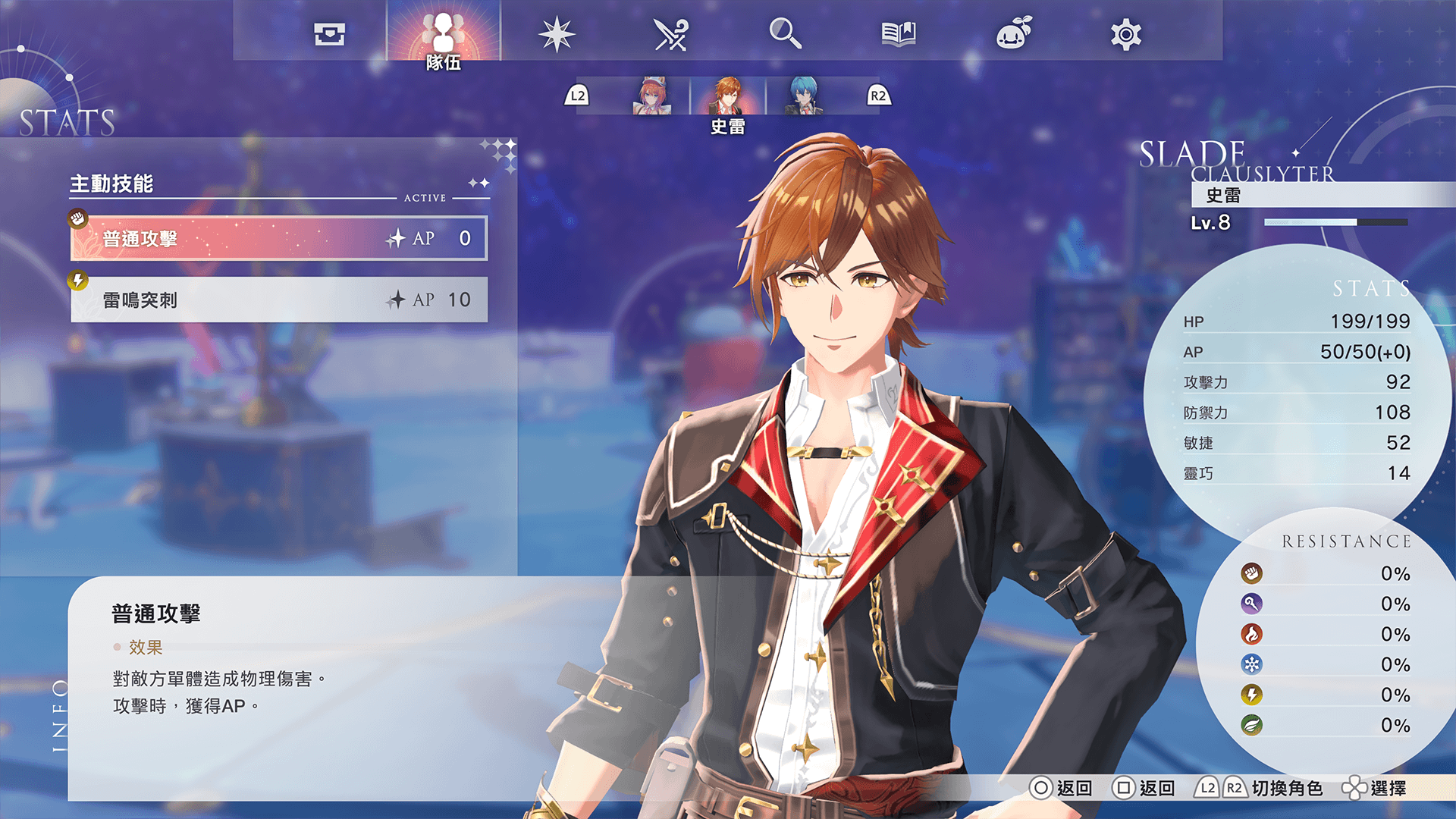
Task: Open the gear settings tab
Action: click(1126, 34)
